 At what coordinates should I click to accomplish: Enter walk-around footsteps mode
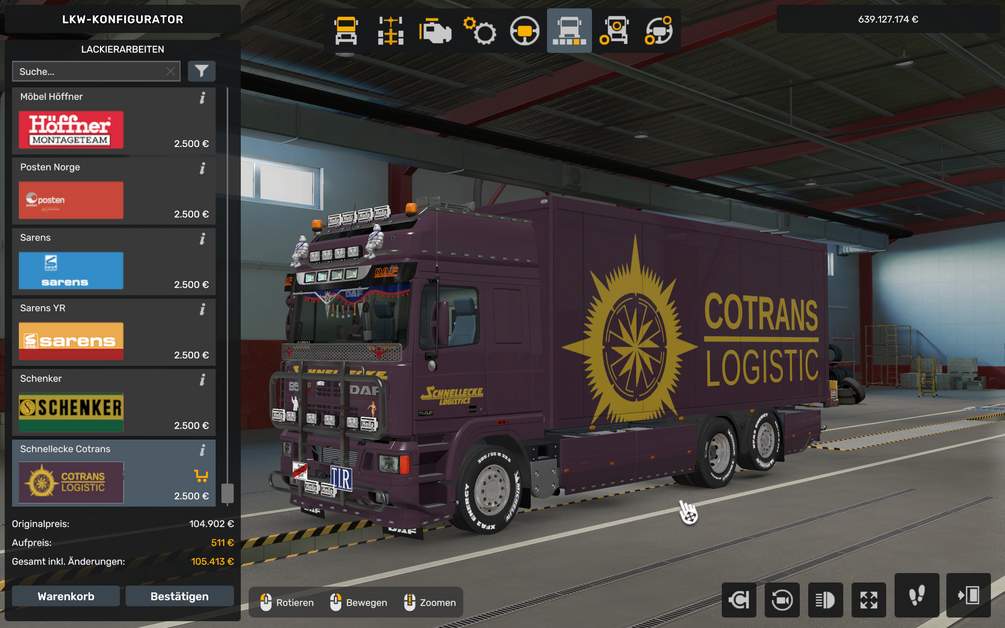point(917,596)
